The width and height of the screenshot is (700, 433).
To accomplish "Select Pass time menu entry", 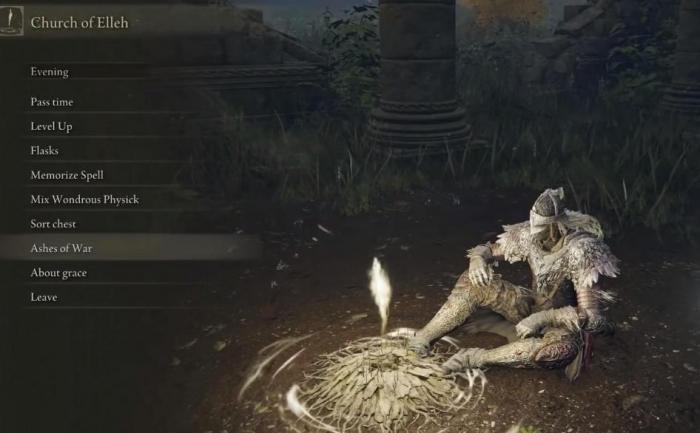I will coord(52,102).
